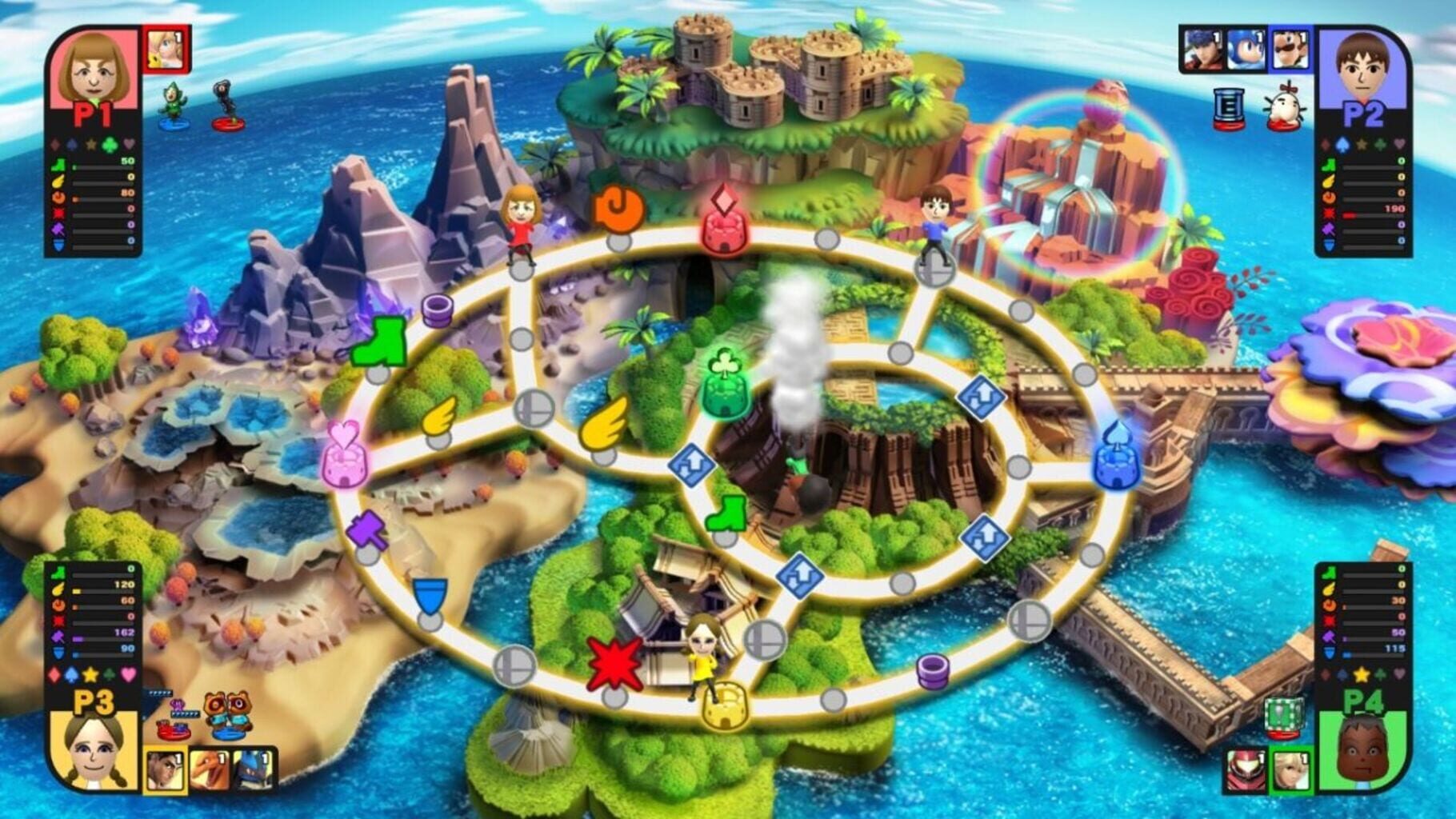1456x819 pixels.
Task: Click the Mr. Saturn trophy near P2's panel
Action: (x=1286, y=106)
